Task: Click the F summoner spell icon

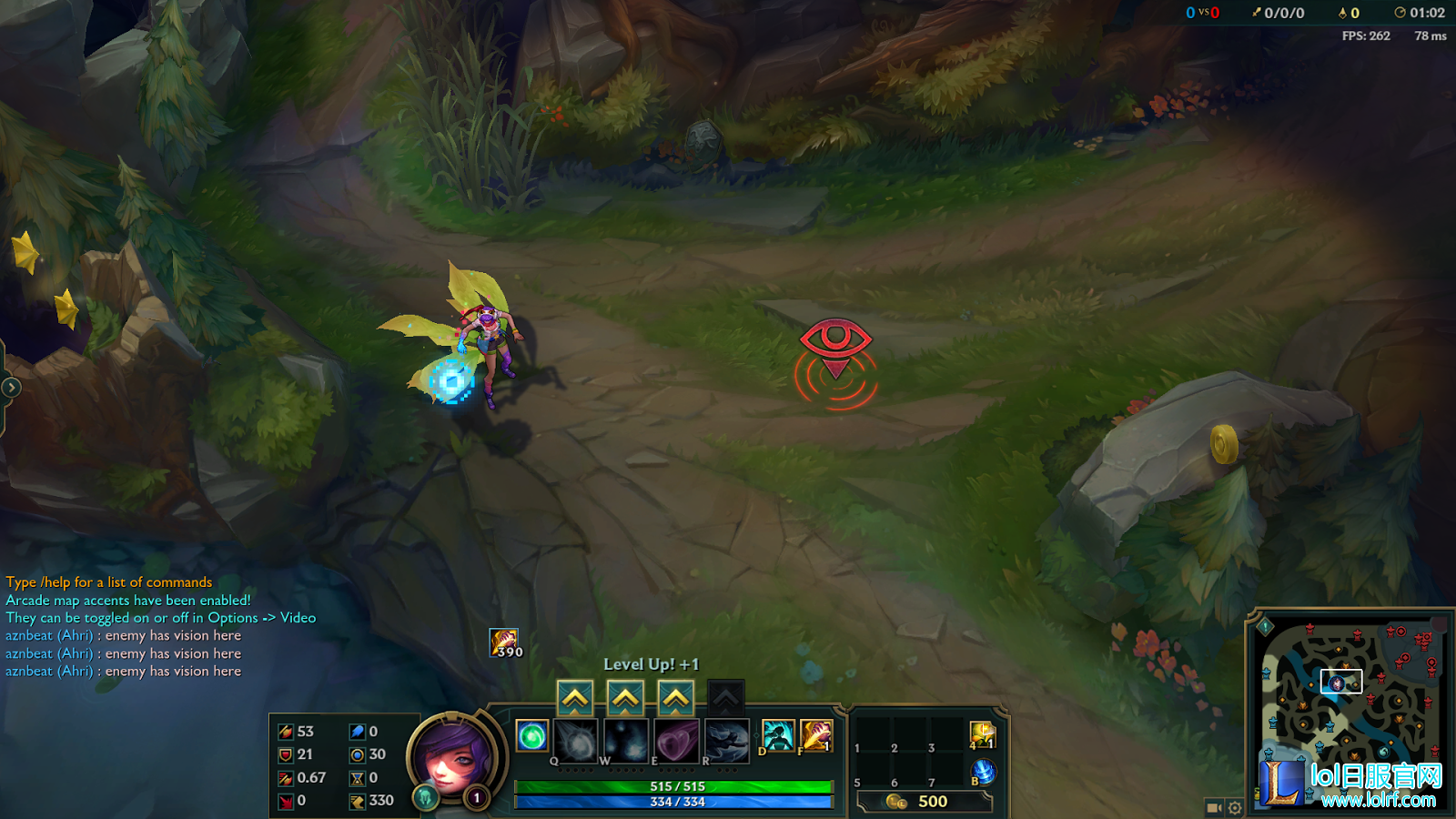Action: point(816,734)
